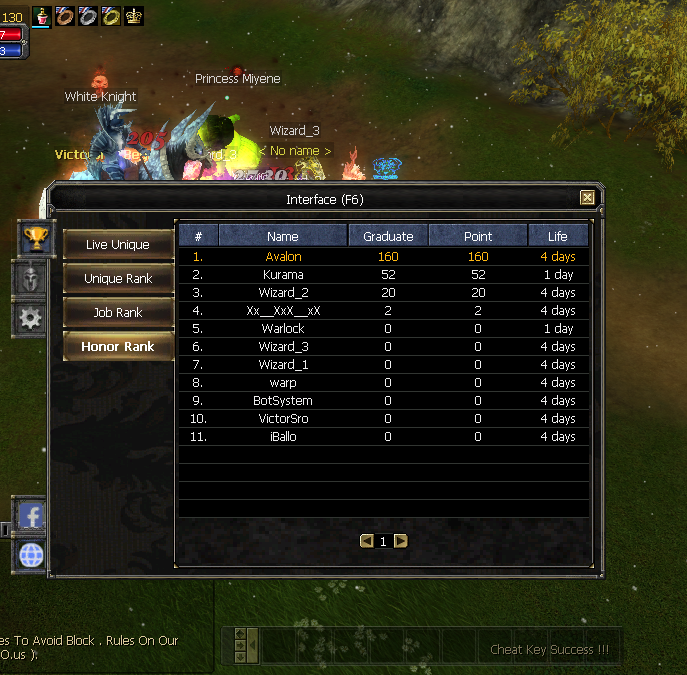This screenshot has height=675, width=687.
Task: Go to the previous ranking page
Action: point(367,541)
